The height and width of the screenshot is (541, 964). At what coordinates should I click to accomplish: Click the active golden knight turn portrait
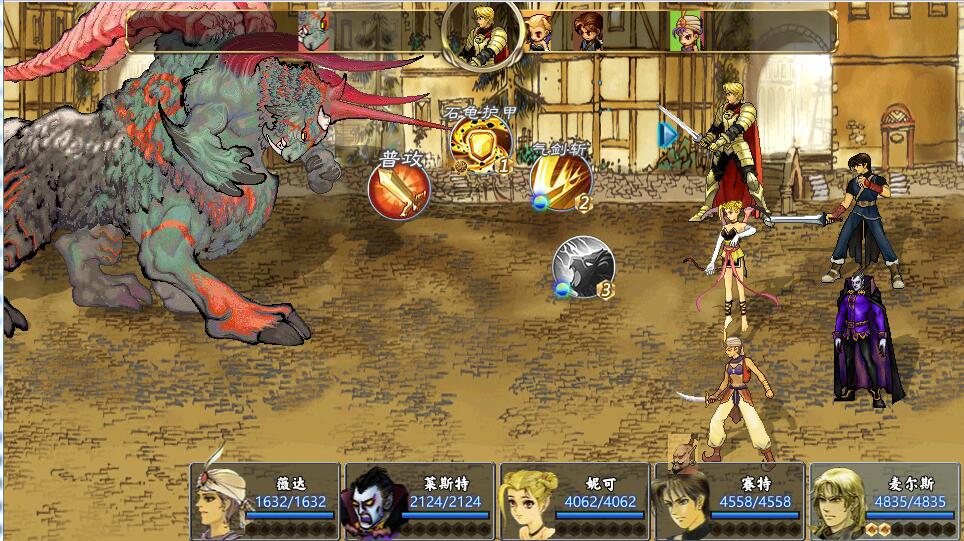click(x=484, y=34)
